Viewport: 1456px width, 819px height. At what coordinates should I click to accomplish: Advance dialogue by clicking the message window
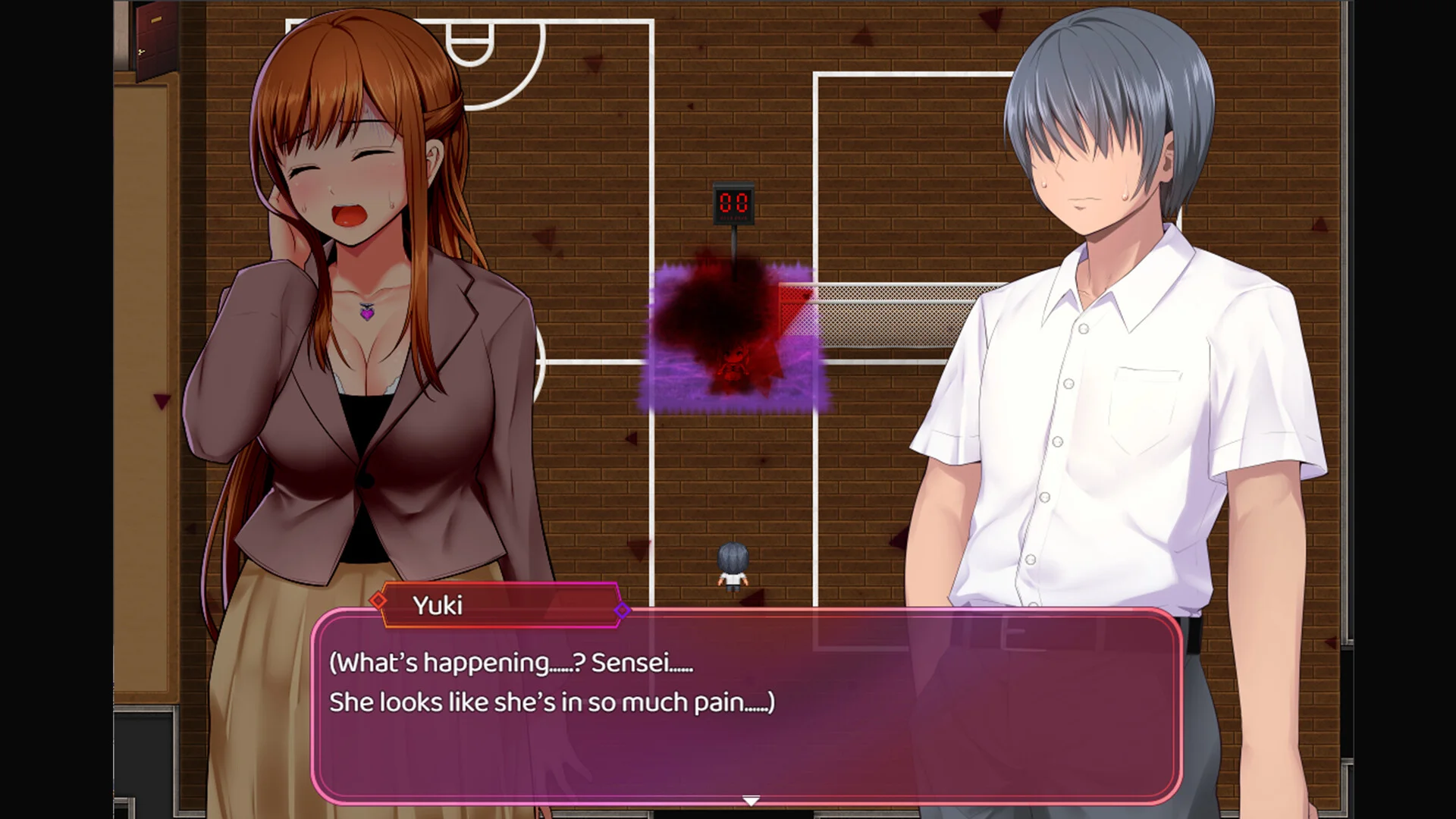coord(751,705)
